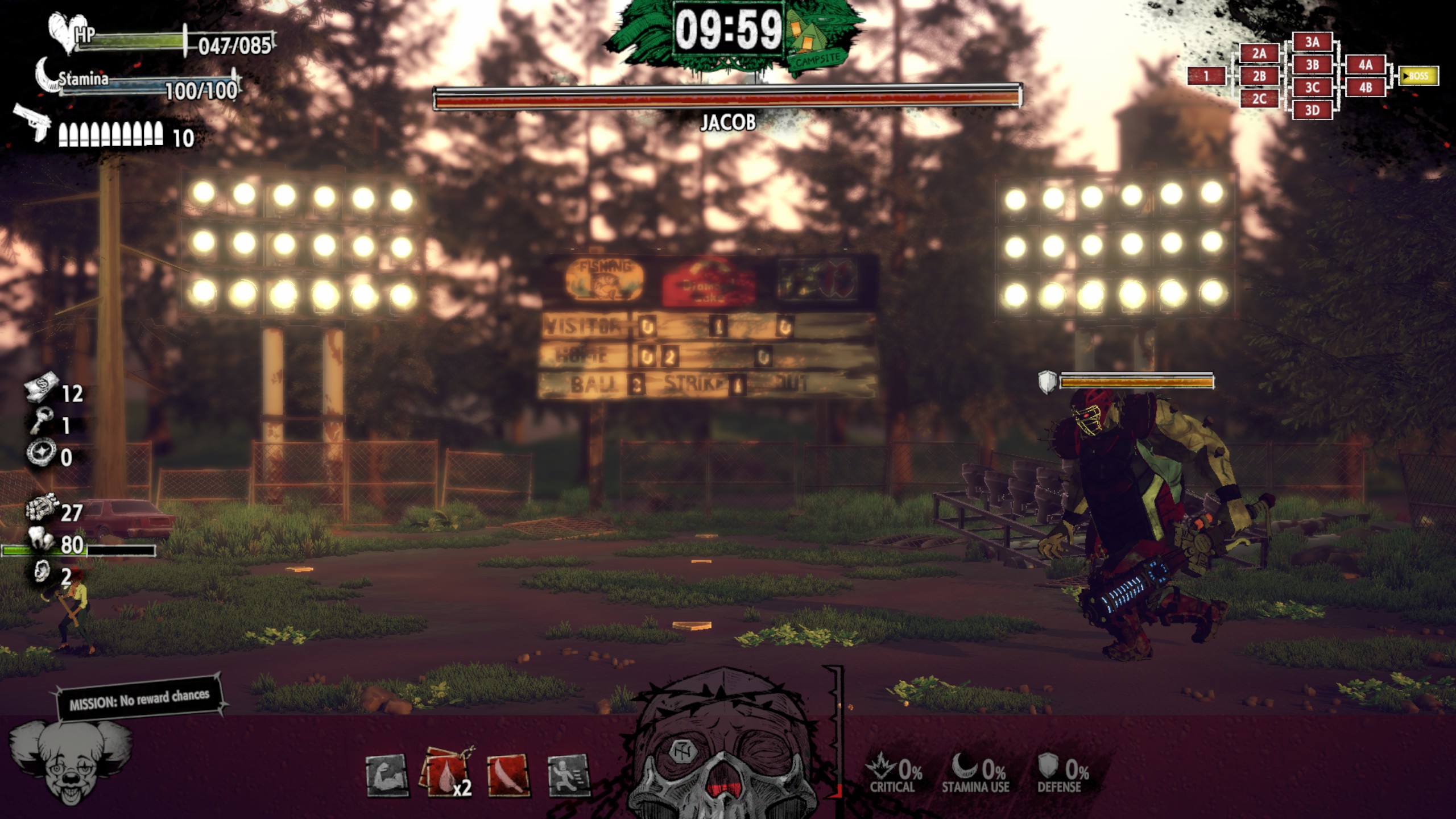1456x819 pixels.
Task: Select the Stamina Use stat icon
Action: tap(965, 767)
